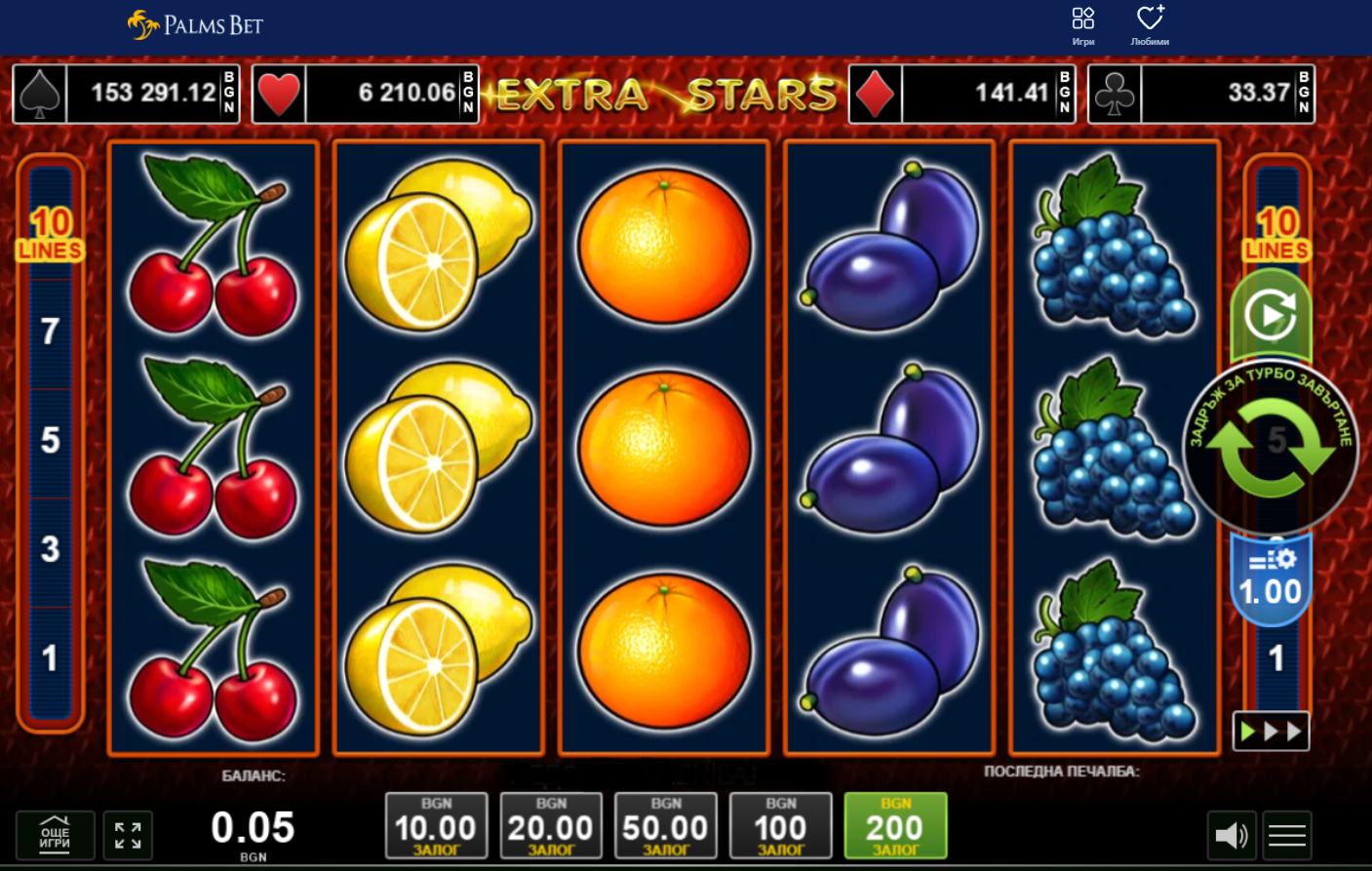1372x871 pixels.
Task: Open the hamburger menu
Action: pos(1287,835)
